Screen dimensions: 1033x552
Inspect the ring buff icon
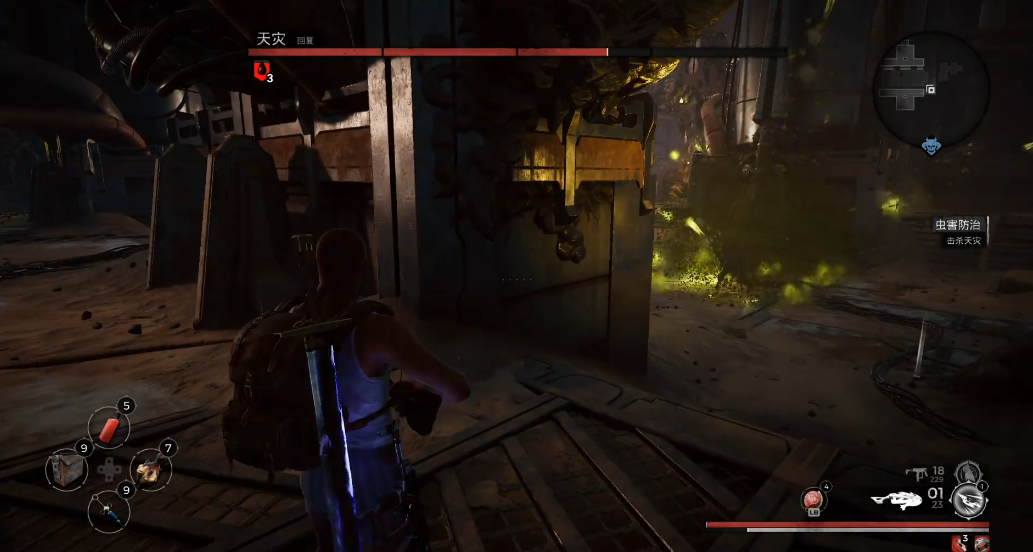(981, 542)
